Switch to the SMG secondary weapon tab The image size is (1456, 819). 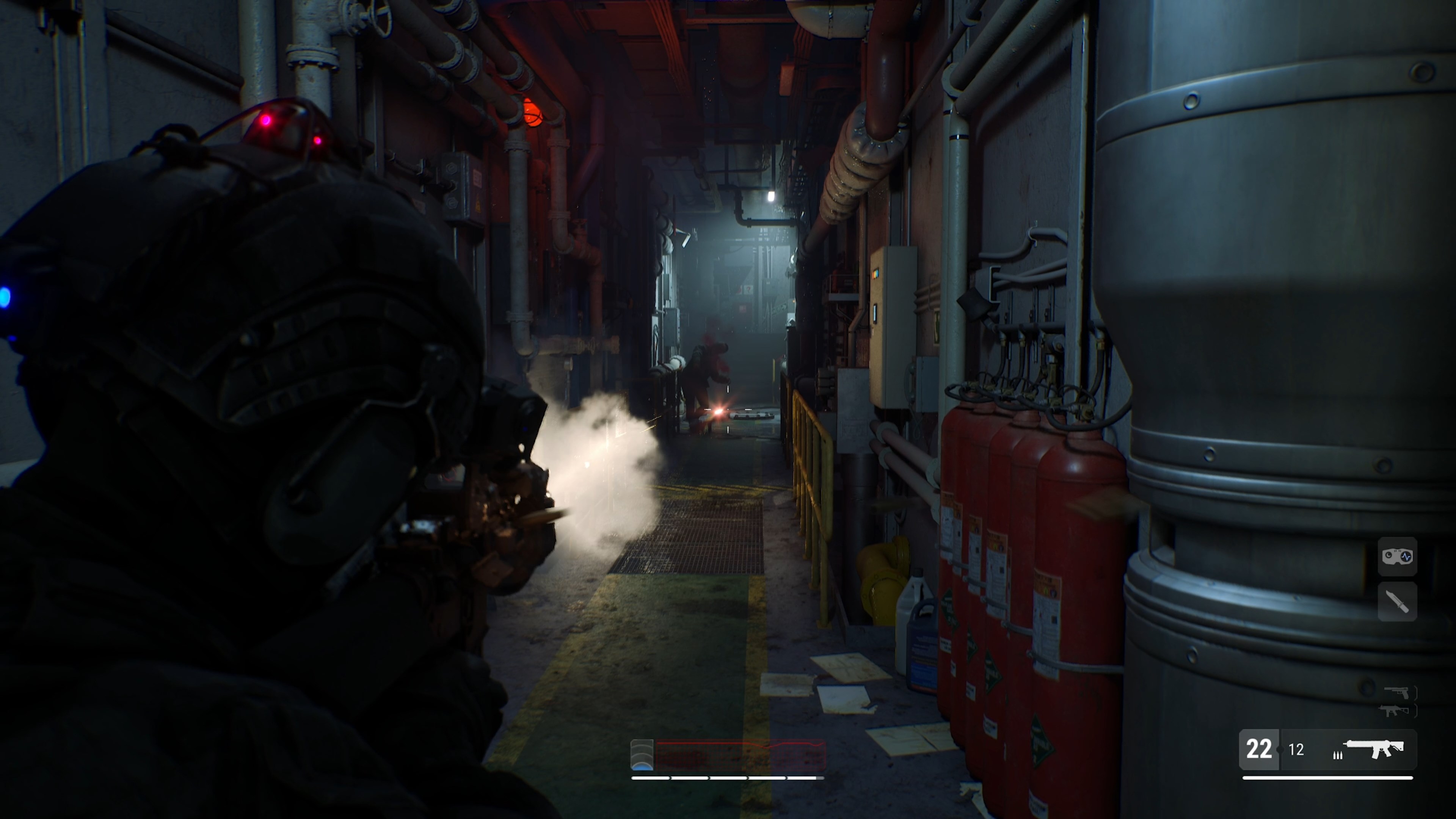point(1395,711)
